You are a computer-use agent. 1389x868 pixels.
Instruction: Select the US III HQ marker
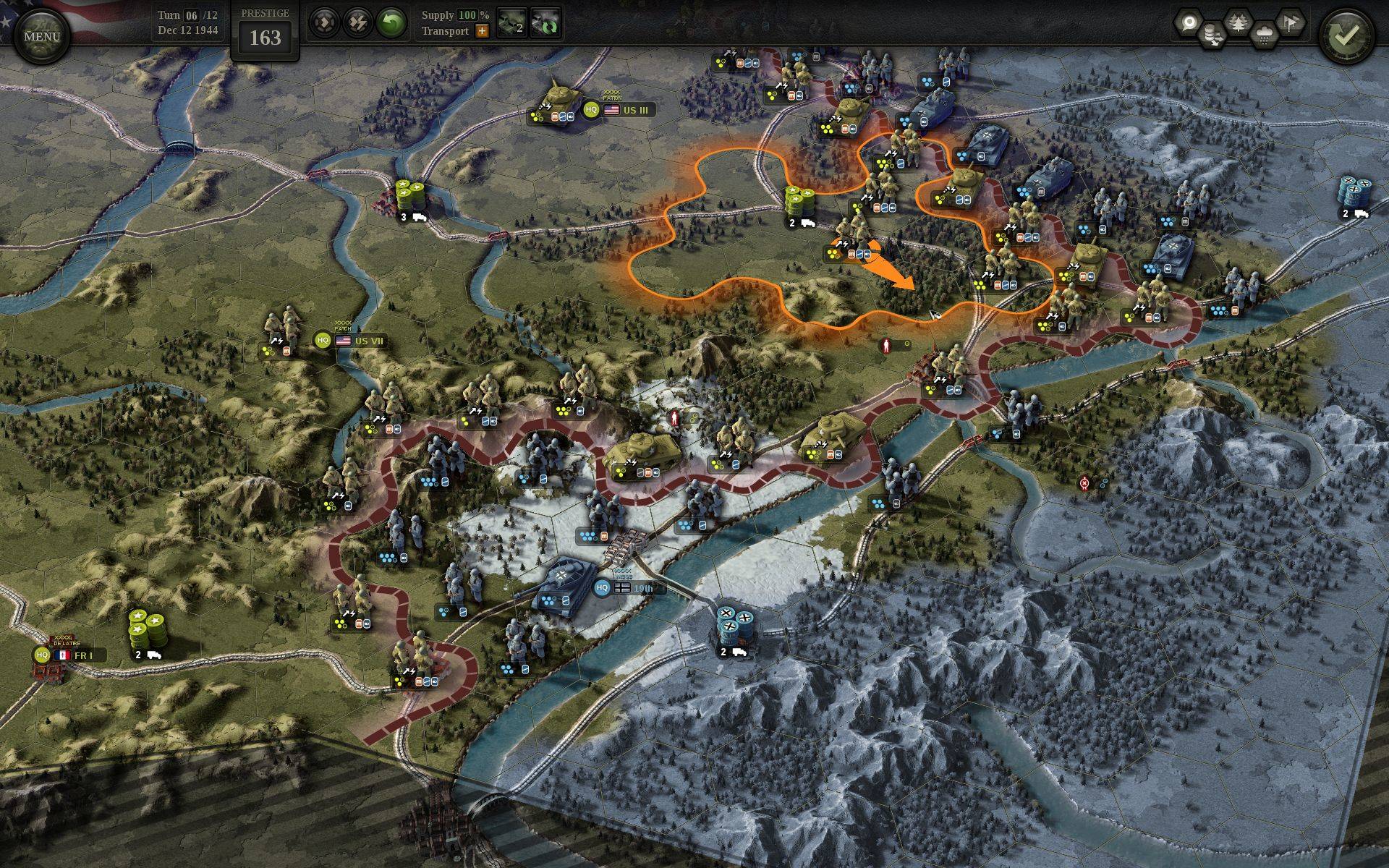pos(592,110)
